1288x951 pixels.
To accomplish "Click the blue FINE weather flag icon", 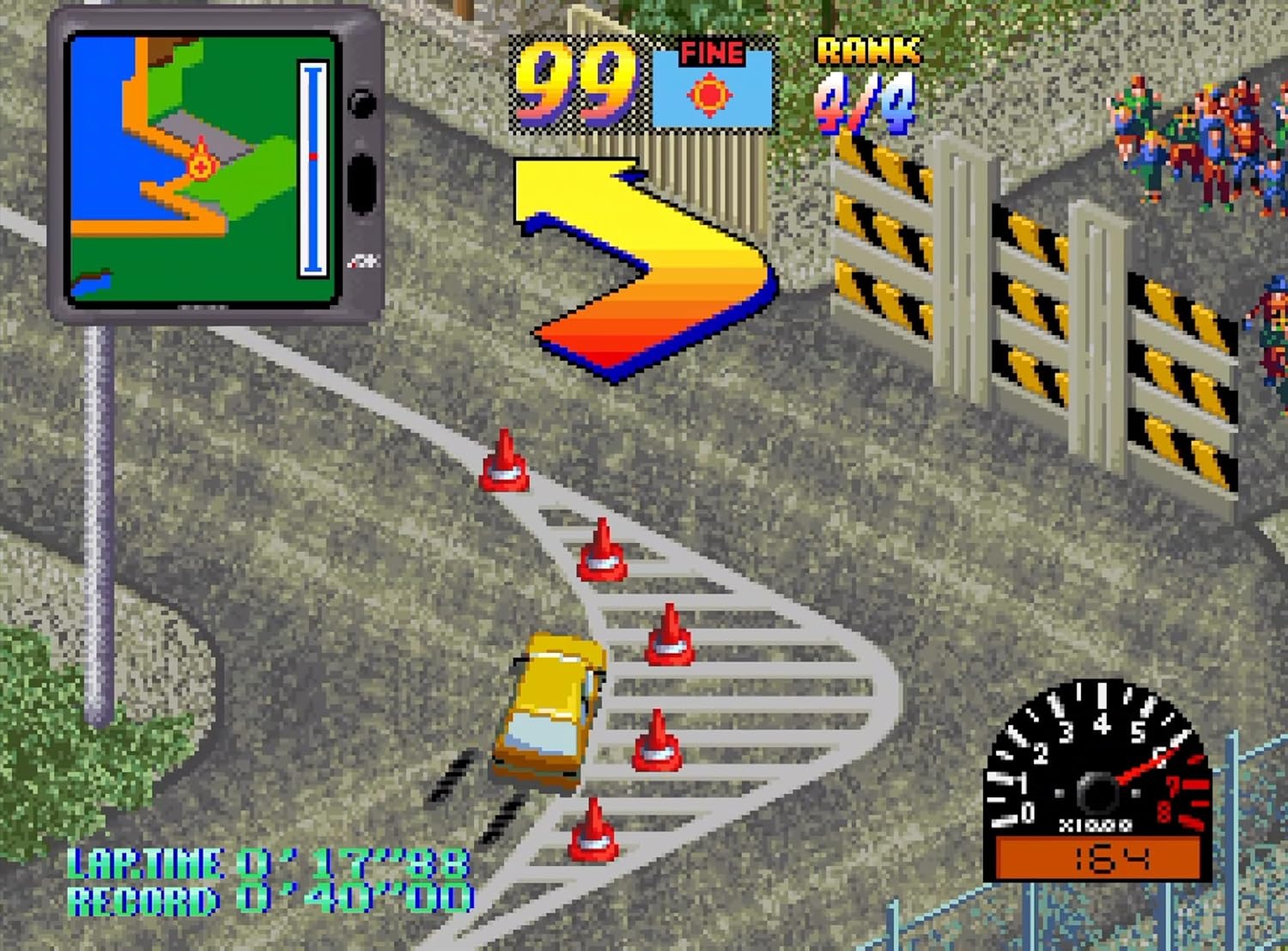I will click(711, 86).
